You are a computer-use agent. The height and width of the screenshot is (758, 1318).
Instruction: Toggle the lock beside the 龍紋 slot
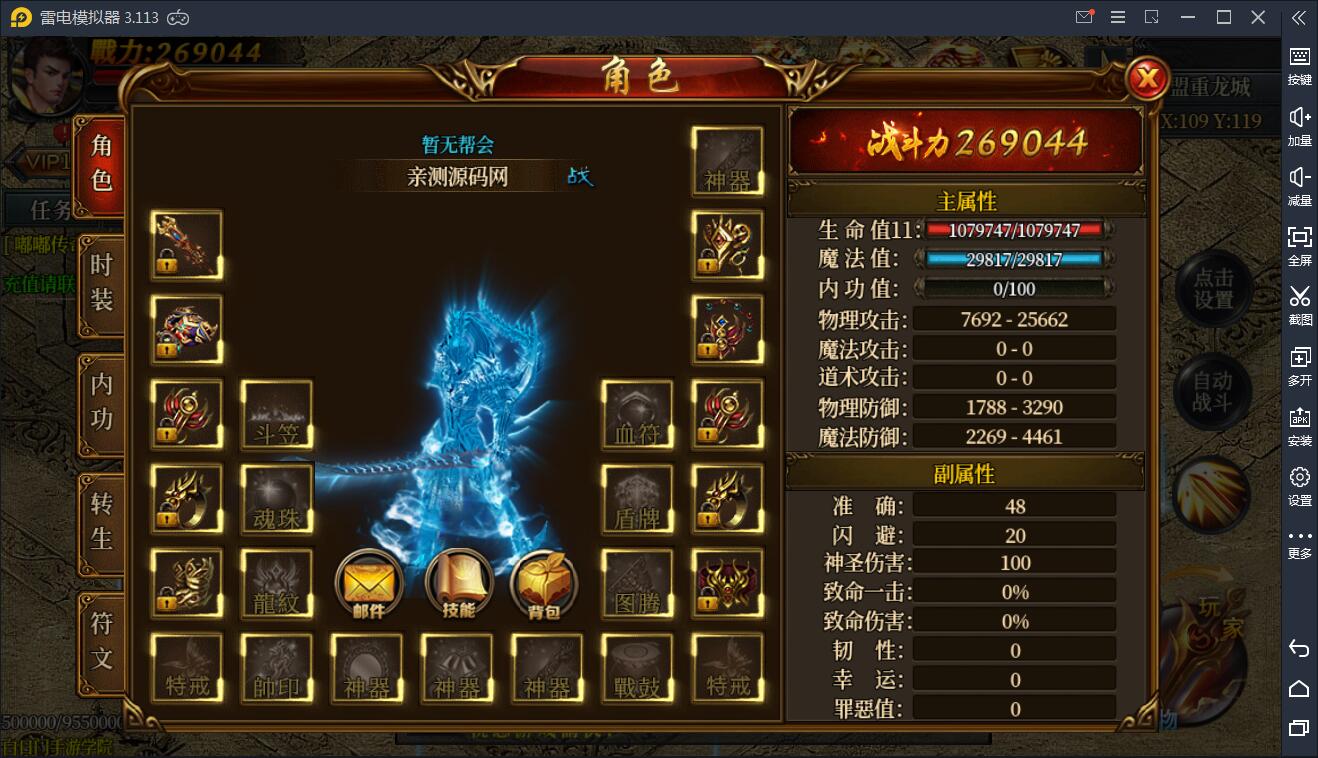(168, 603)
